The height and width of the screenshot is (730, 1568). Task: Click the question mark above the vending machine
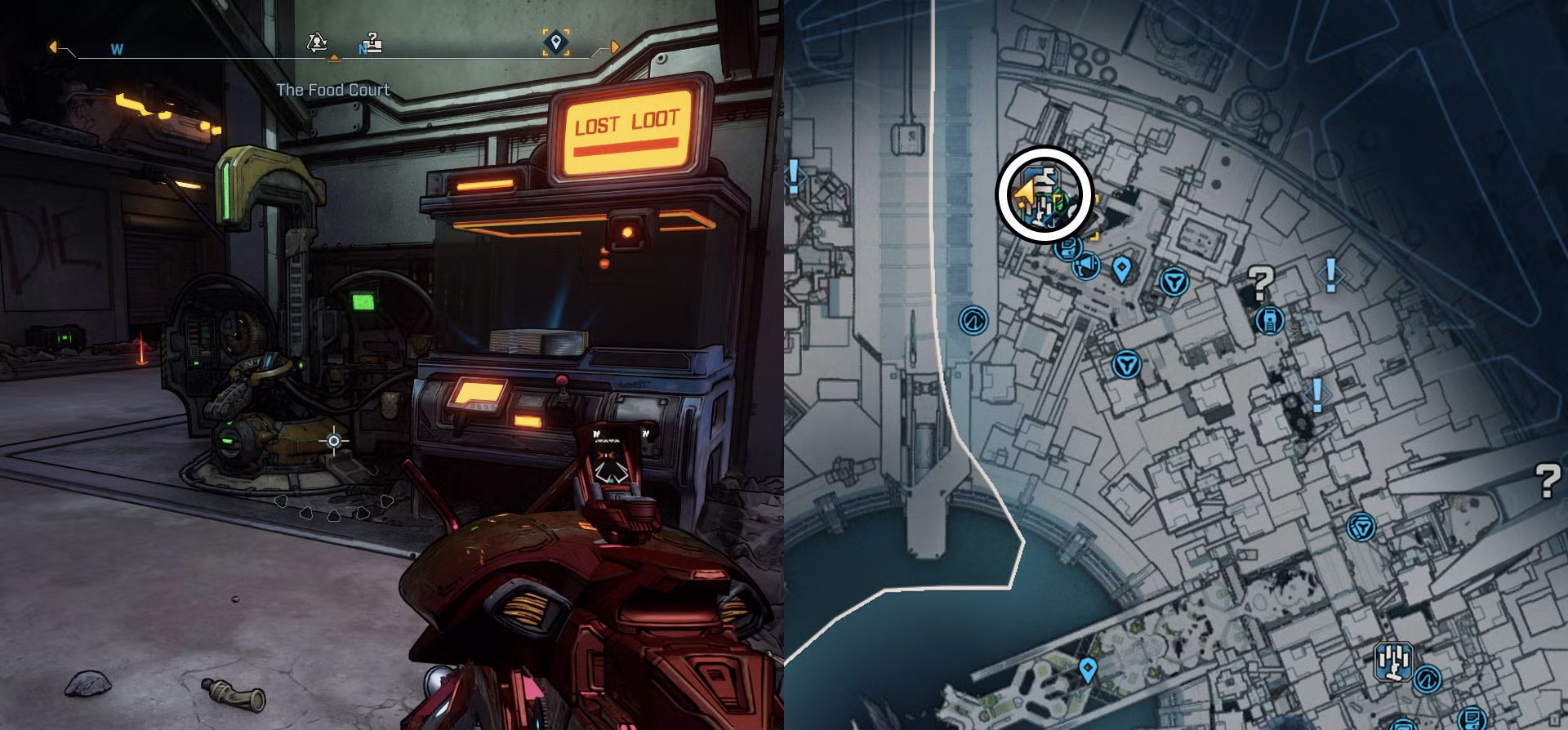point(1260,283)
